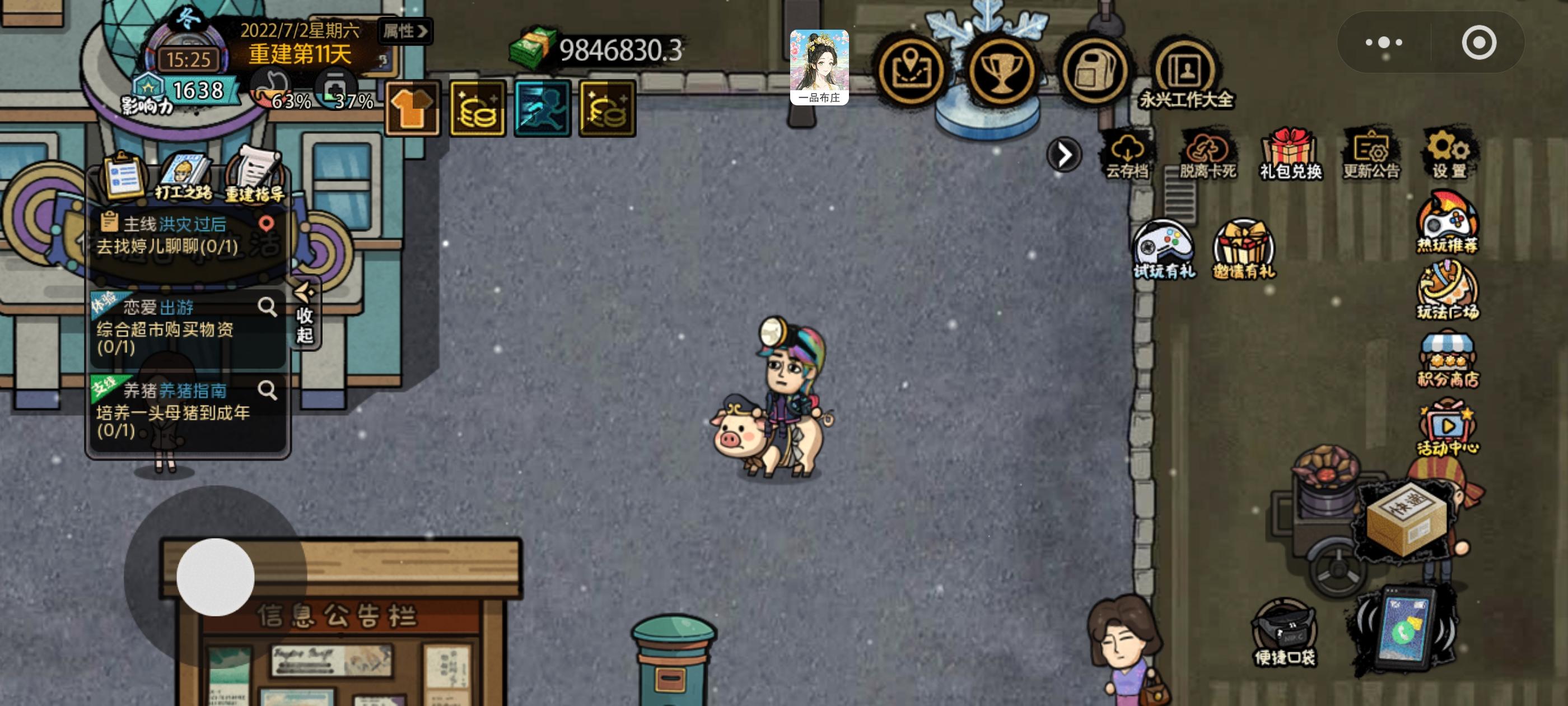Open the 重建指导 menu

(x=255, y=177)
